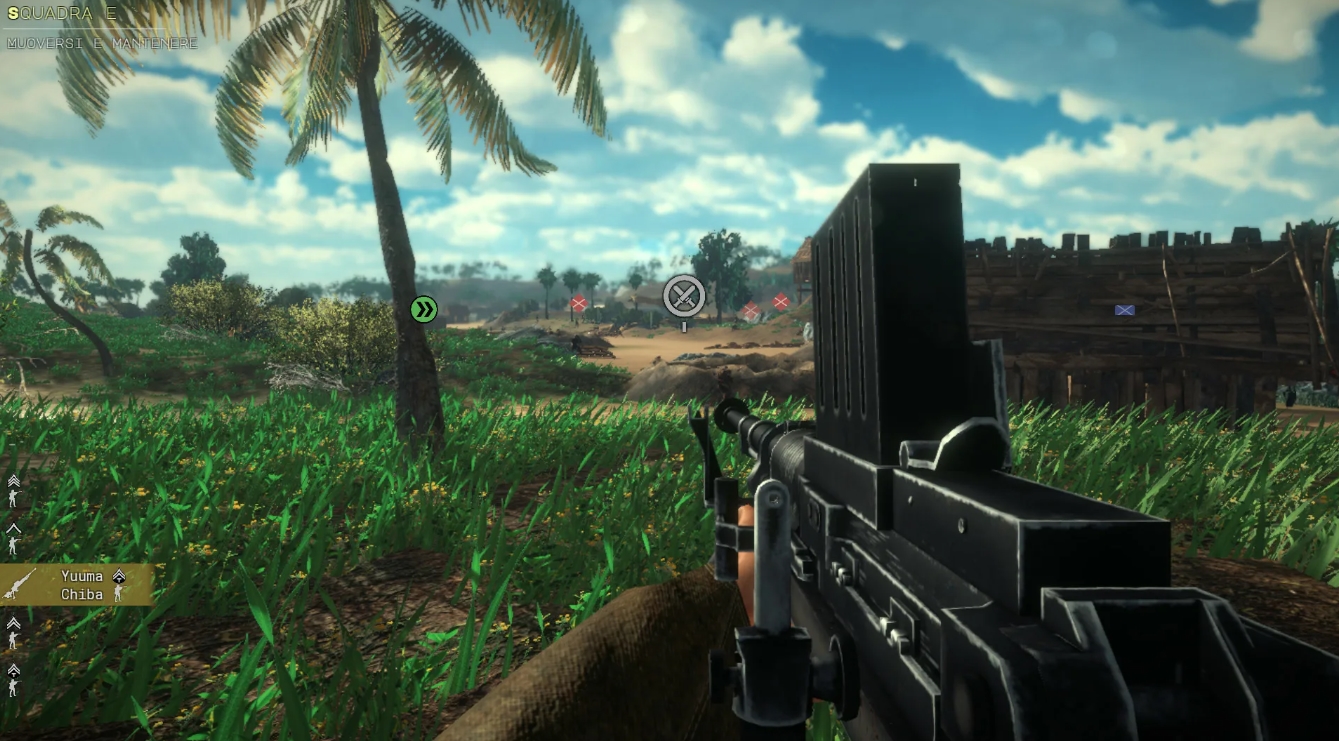Select Yuuma Chiba's rifle weapon icon
The width and height of the screenshot is (1339, 741).
point(20,583)
